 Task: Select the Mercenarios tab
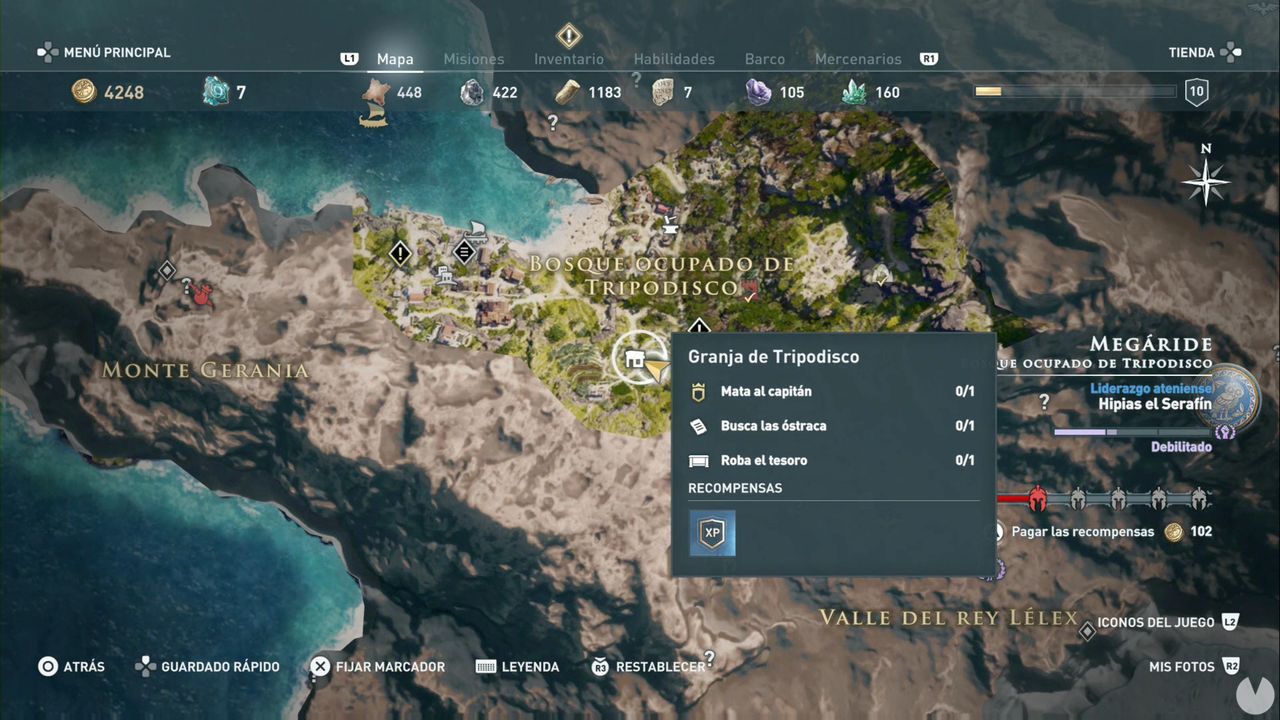point(858,59)
